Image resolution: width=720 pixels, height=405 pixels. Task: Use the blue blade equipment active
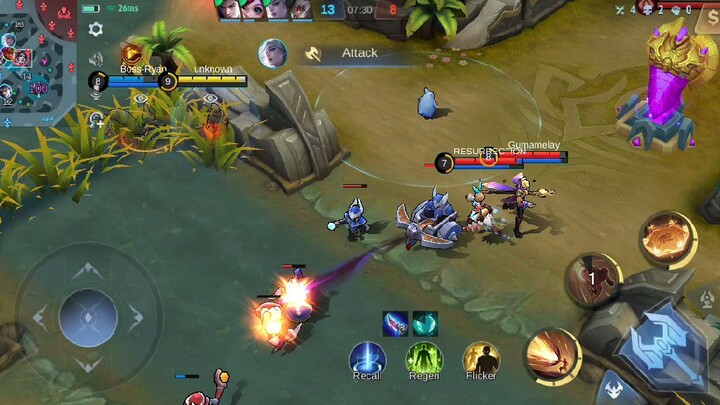click(x=395, y=323)
